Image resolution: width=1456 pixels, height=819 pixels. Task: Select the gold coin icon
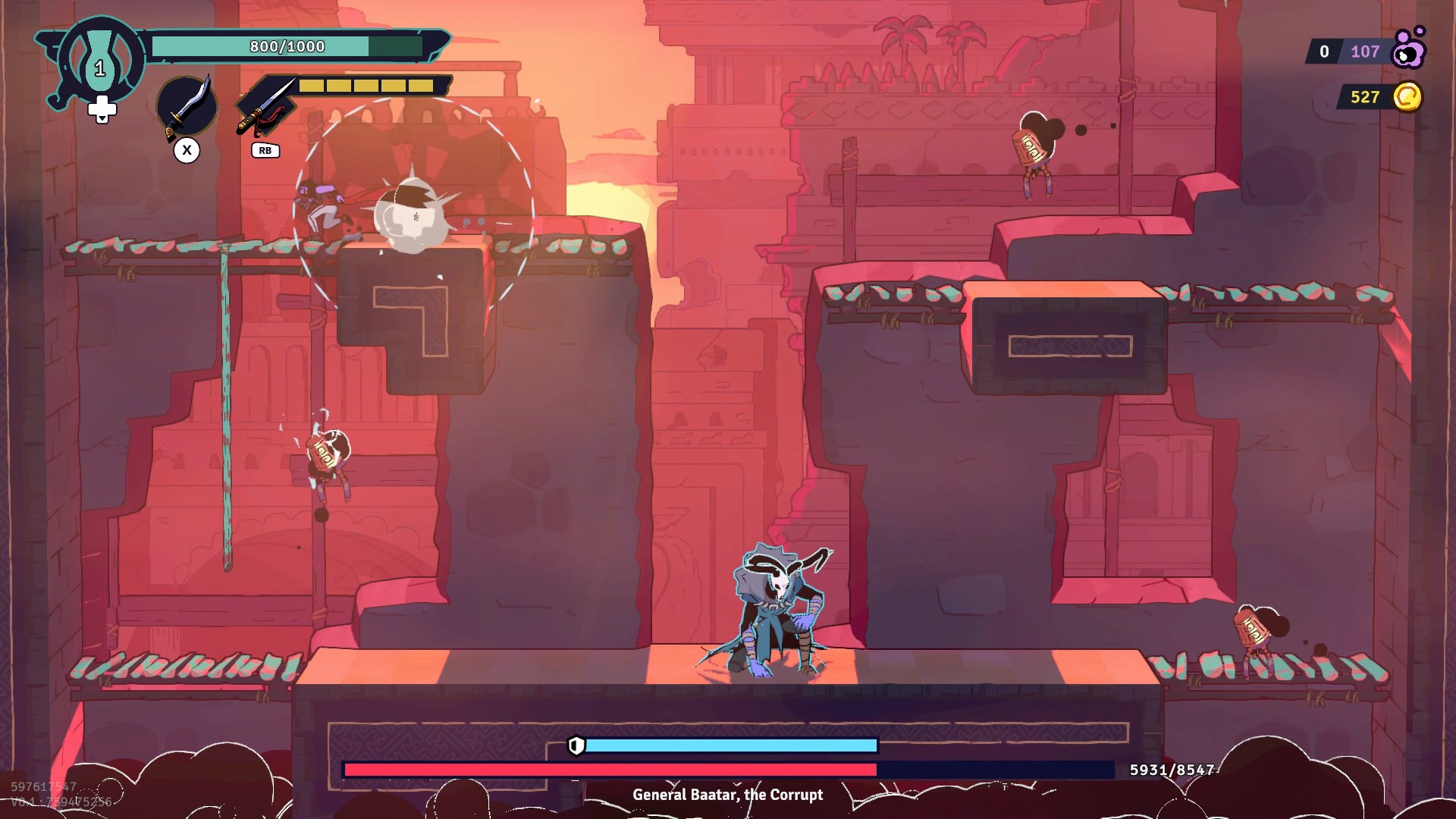(1407, 97)
